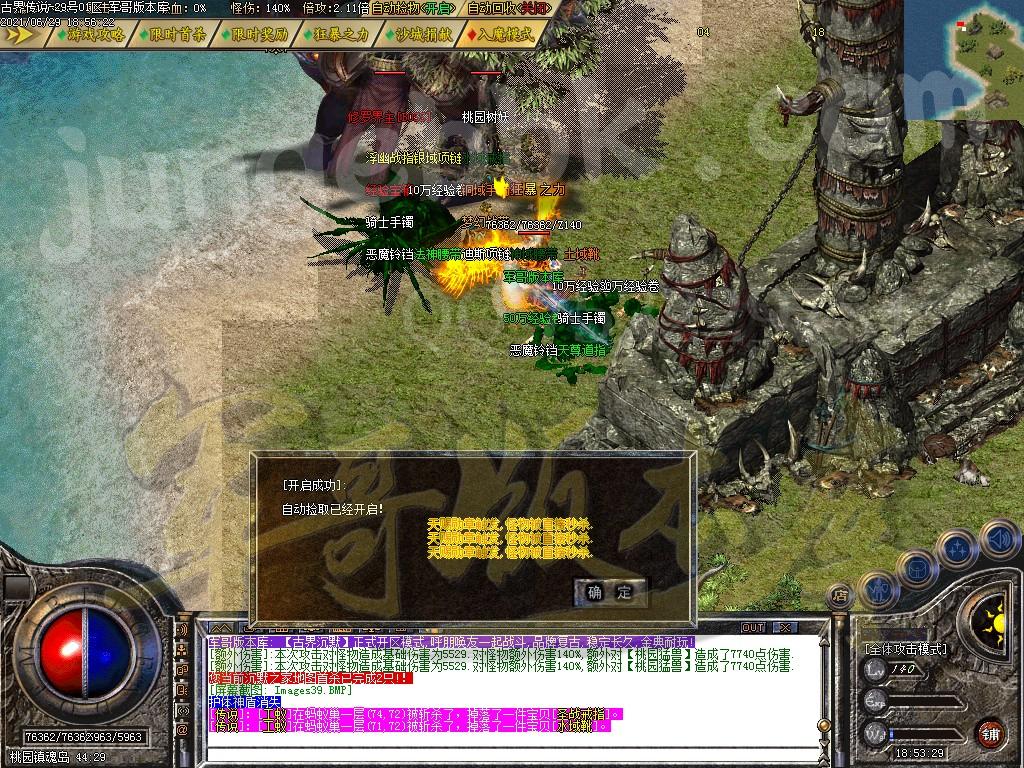Open the bag inventory icon

(916, 567)
